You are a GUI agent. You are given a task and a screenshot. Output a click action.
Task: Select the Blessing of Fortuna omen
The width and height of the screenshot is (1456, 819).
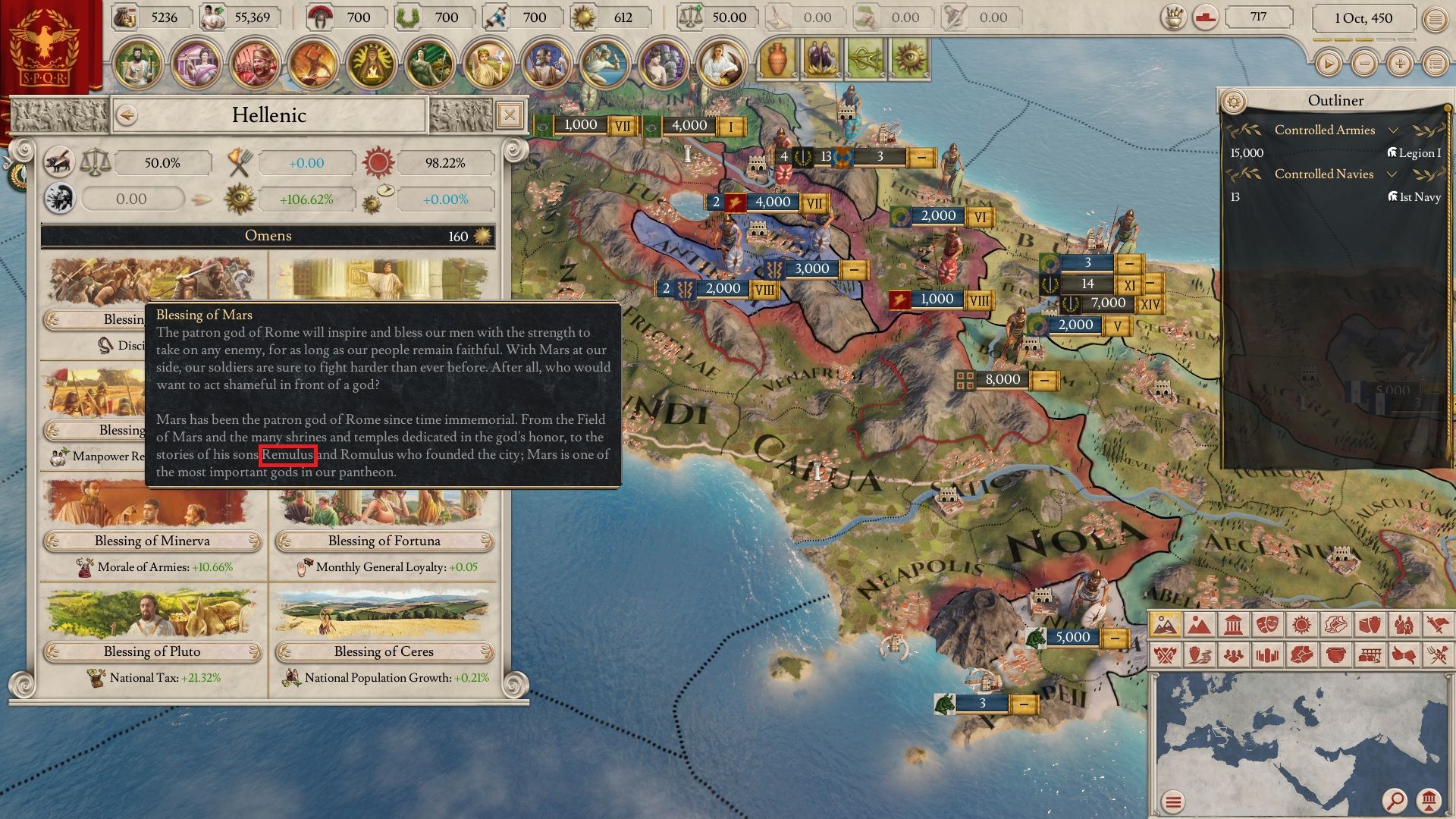(384, 541)
